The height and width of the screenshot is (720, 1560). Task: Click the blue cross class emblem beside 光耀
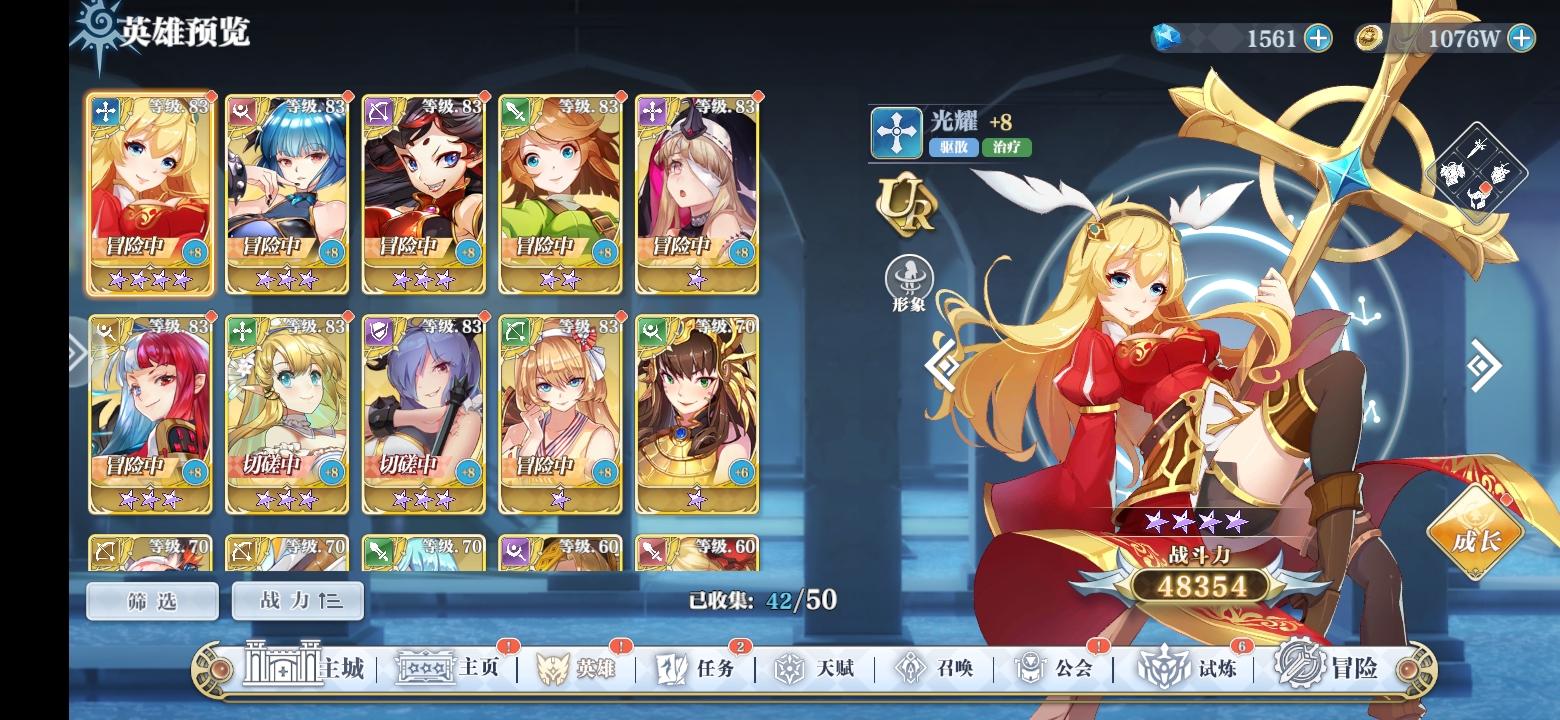(x=894, y=133)
